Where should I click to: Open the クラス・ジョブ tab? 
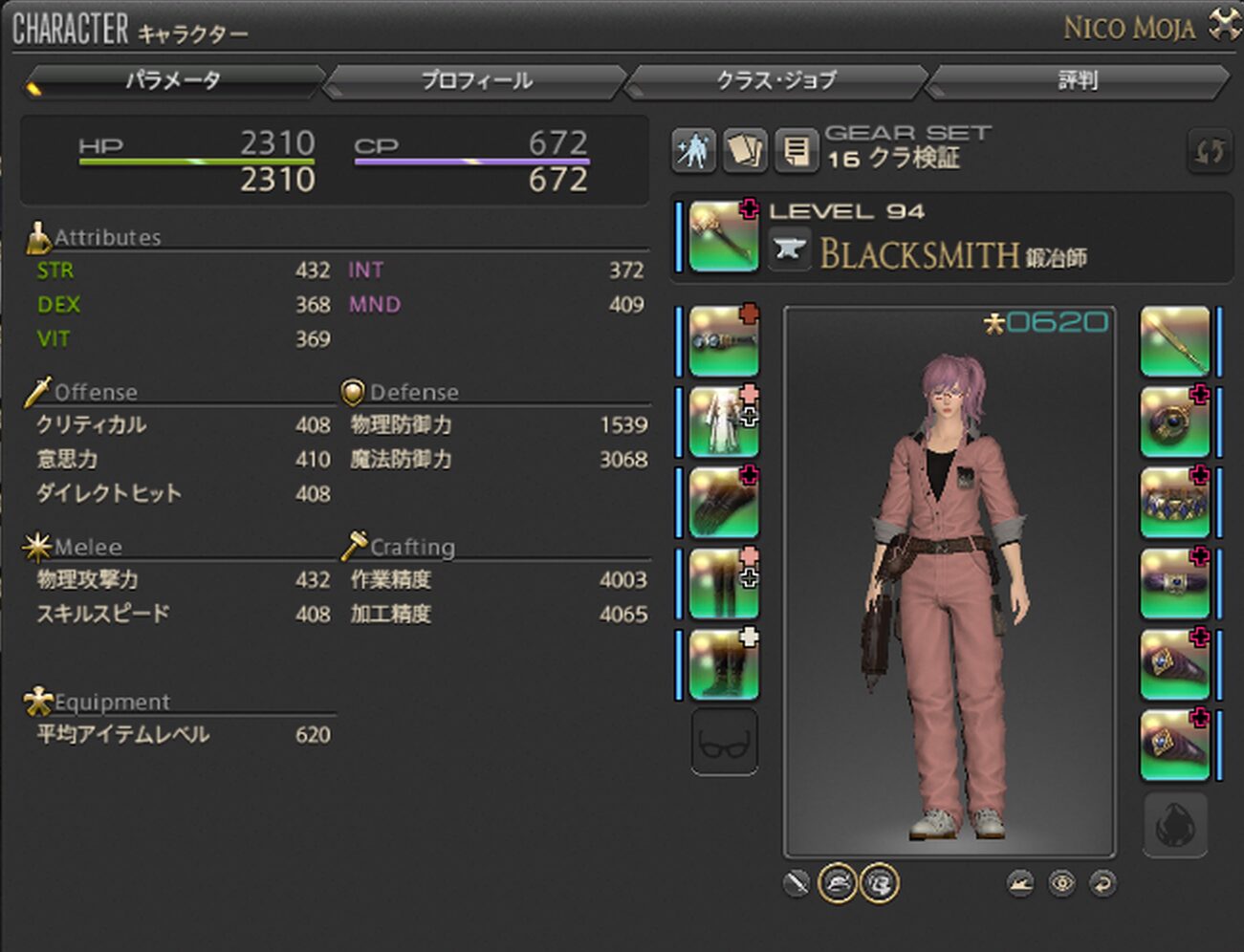pos(775,81)
